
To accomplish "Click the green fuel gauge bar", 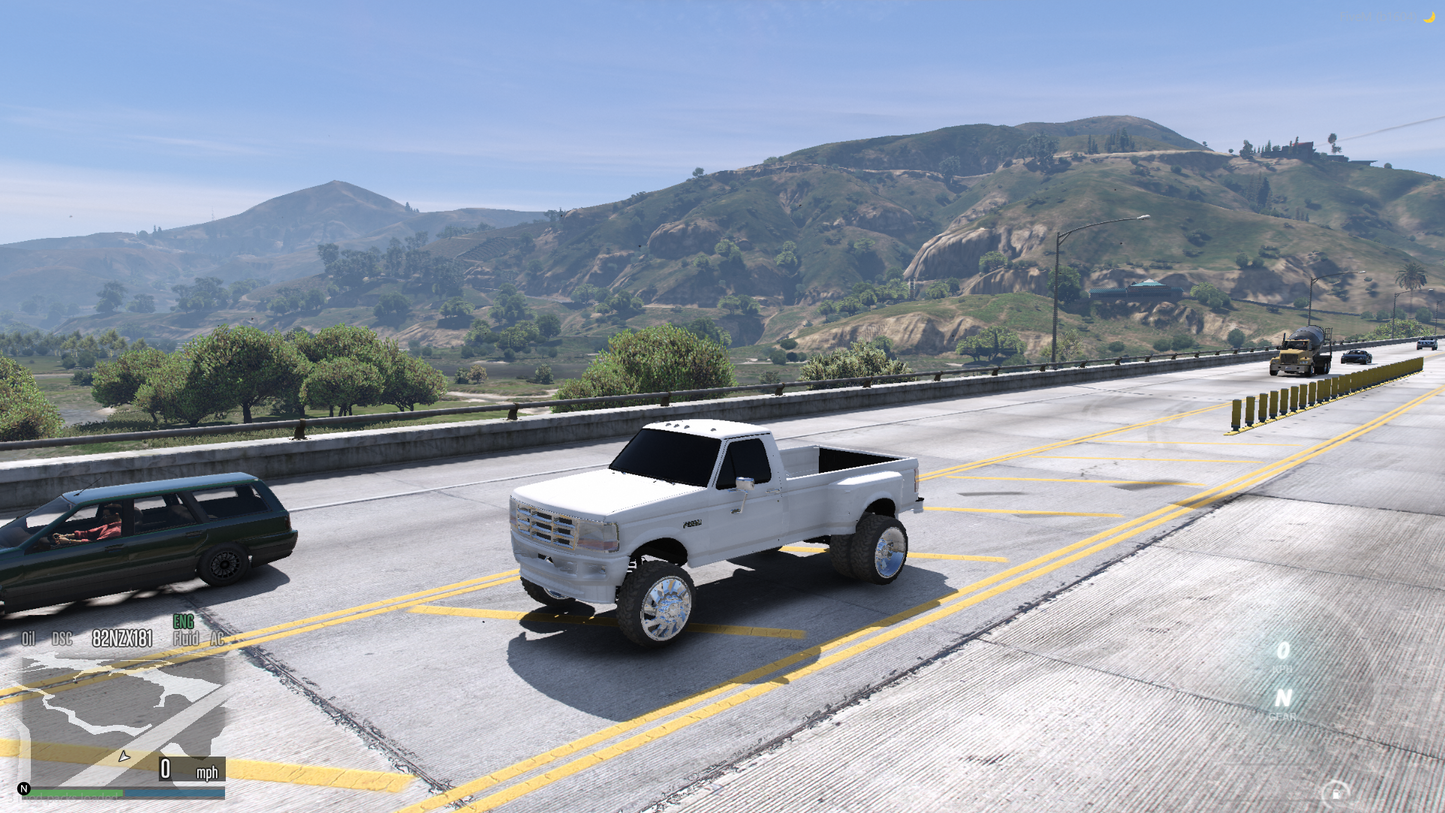I will (75, 792).
